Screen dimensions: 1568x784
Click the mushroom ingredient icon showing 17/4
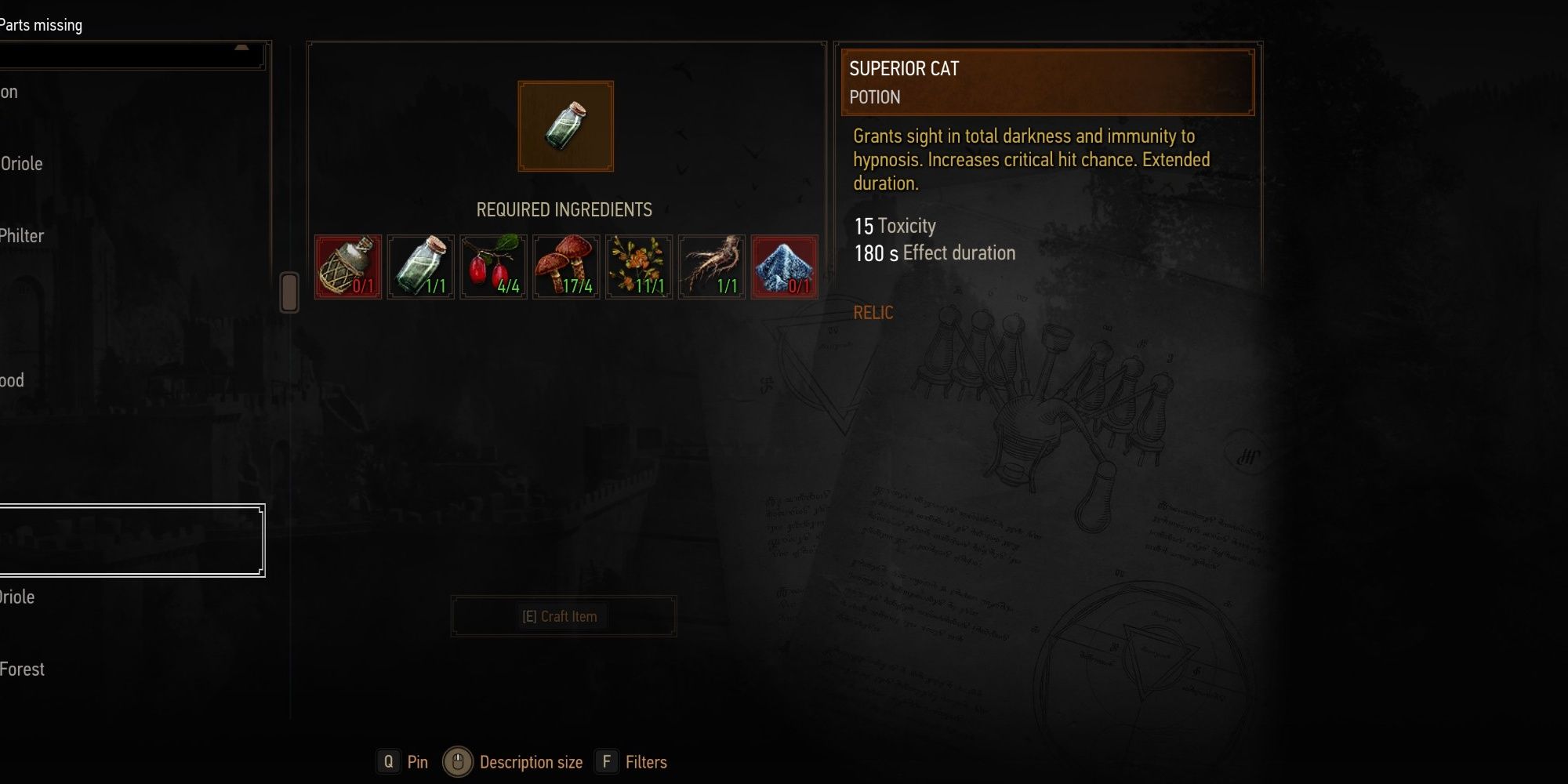[x=566, y=267]
